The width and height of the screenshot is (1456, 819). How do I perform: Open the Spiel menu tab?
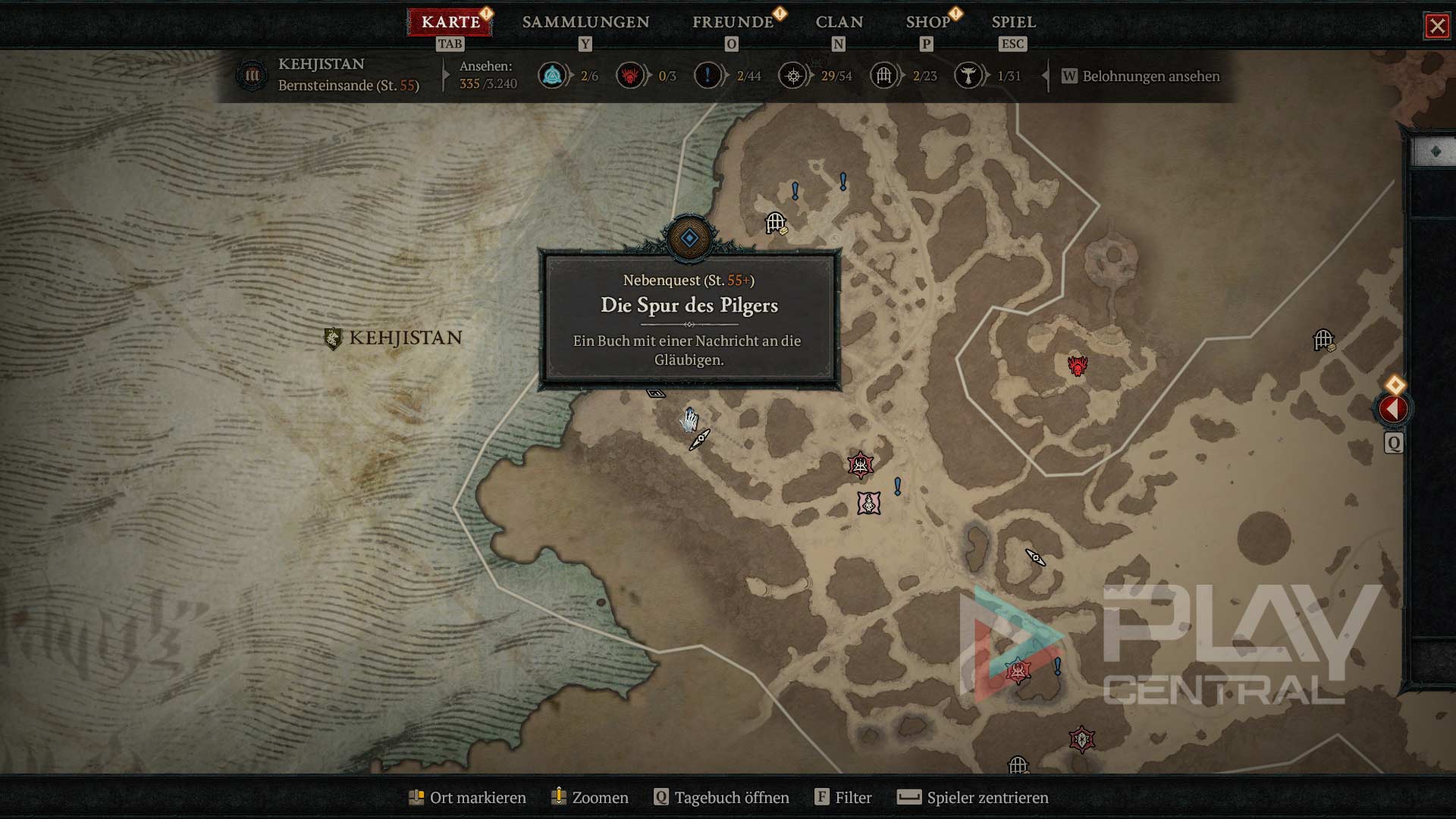point(1013,22)
